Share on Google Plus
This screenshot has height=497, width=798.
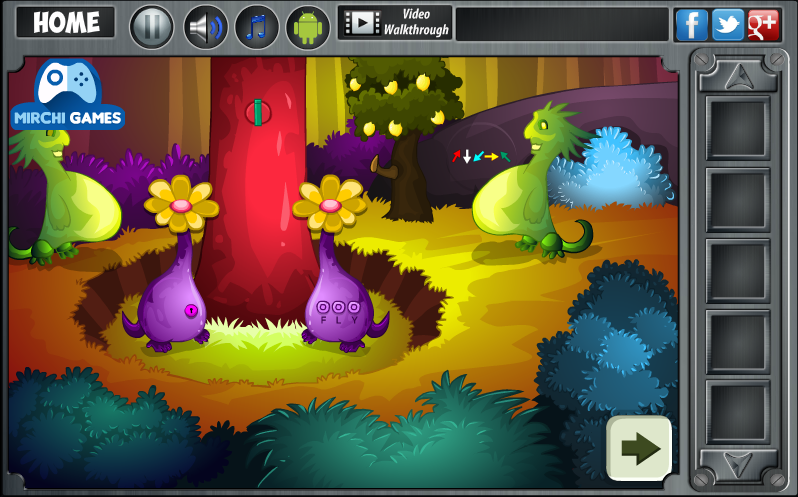pyautogui.click(x=763, y=24)
